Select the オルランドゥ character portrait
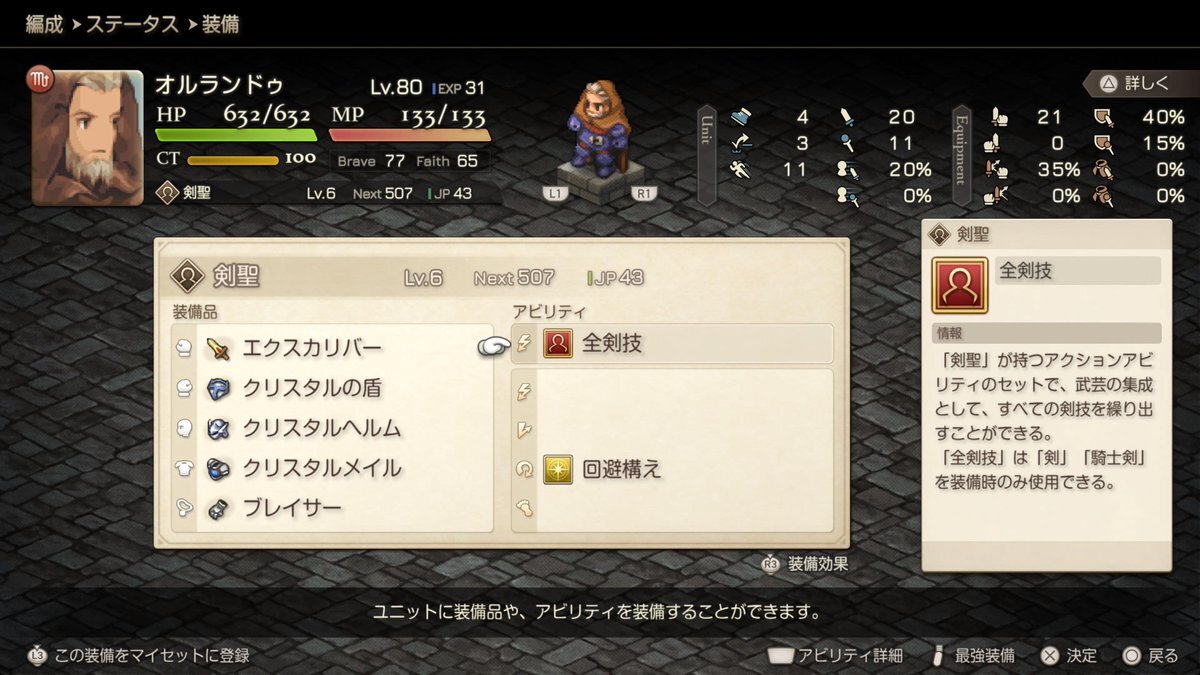This screenshot has height=675, width=1200. (87, 137)
